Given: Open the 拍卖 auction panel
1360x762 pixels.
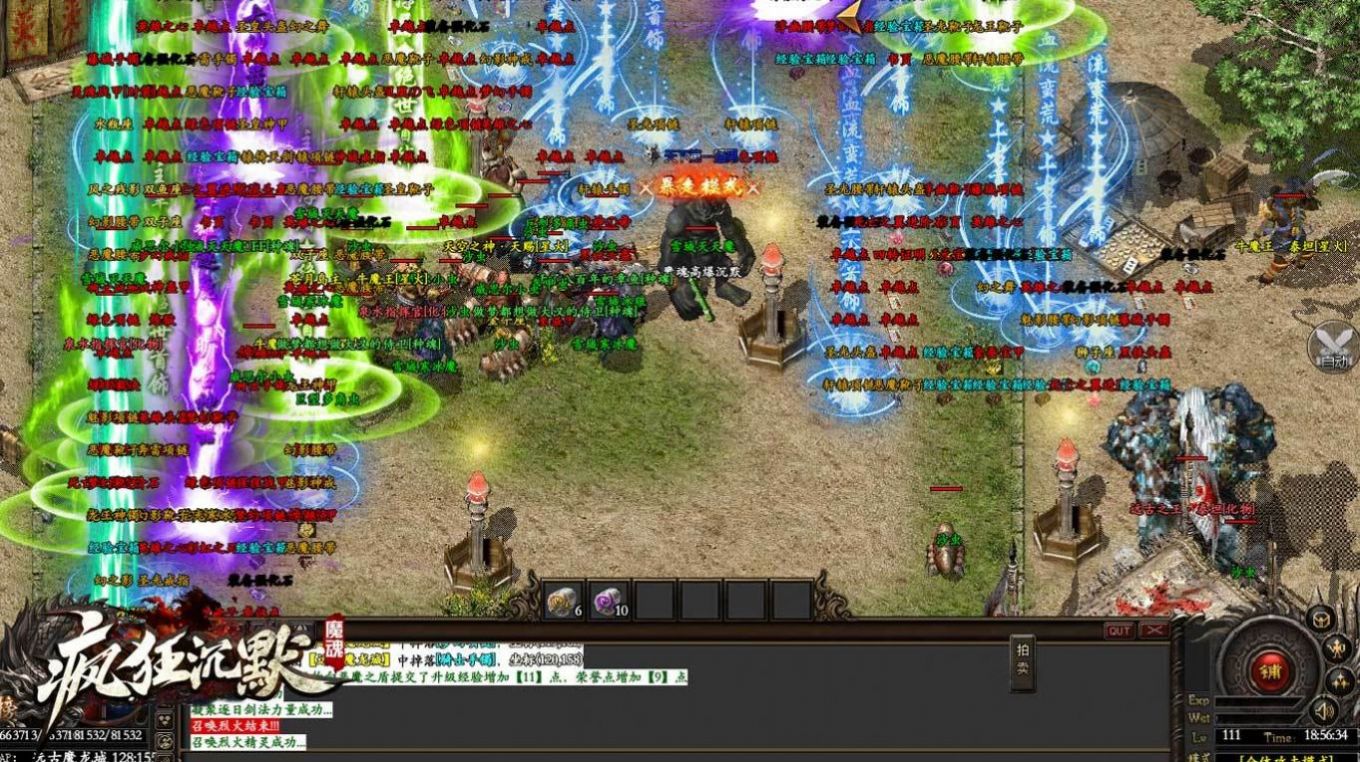Looking at the screenshot, I should [1022, 663].
